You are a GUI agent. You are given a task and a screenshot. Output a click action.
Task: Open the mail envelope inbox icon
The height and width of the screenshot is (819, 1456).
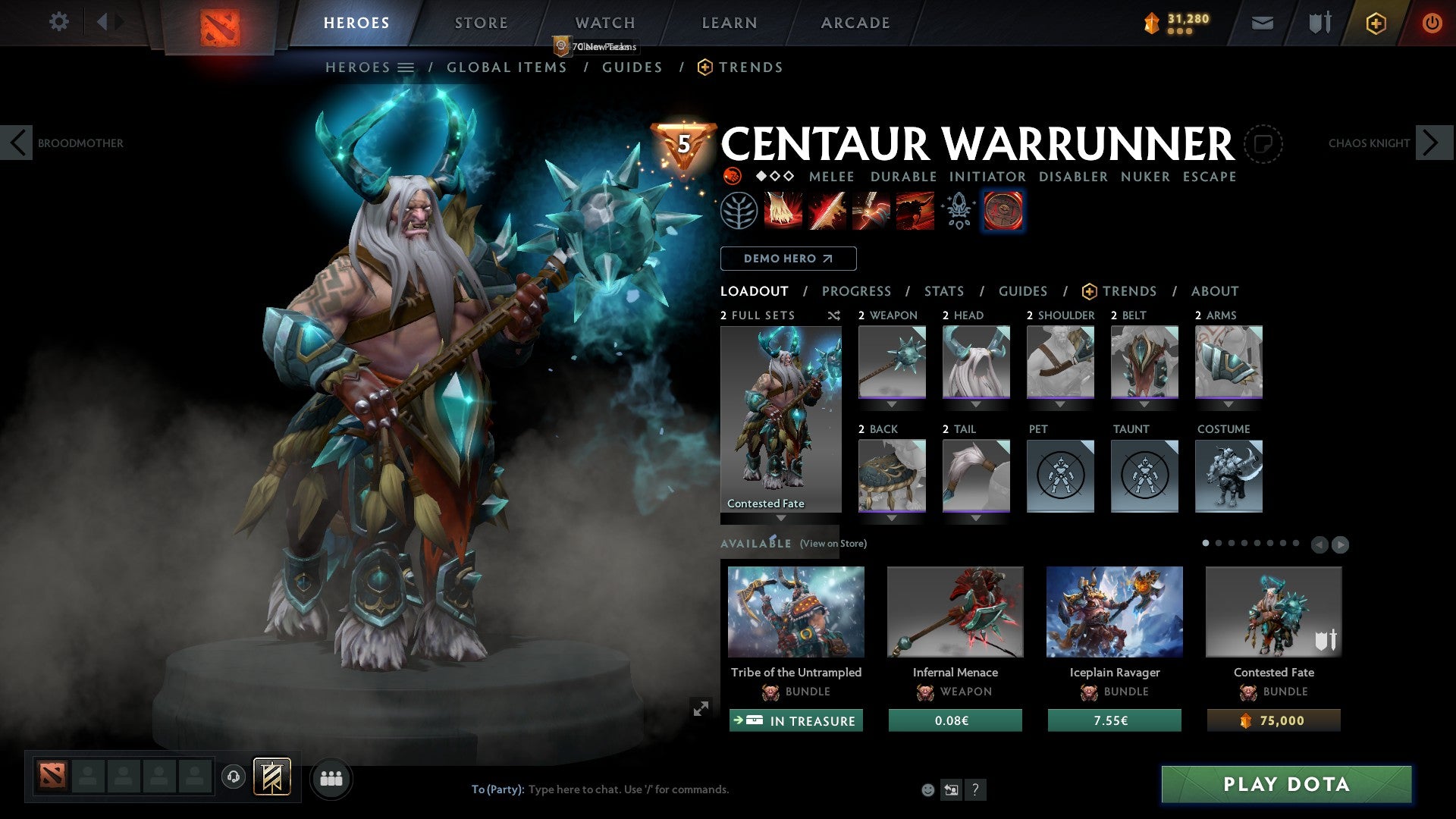pyautogui.click(x=1263, y=23)
